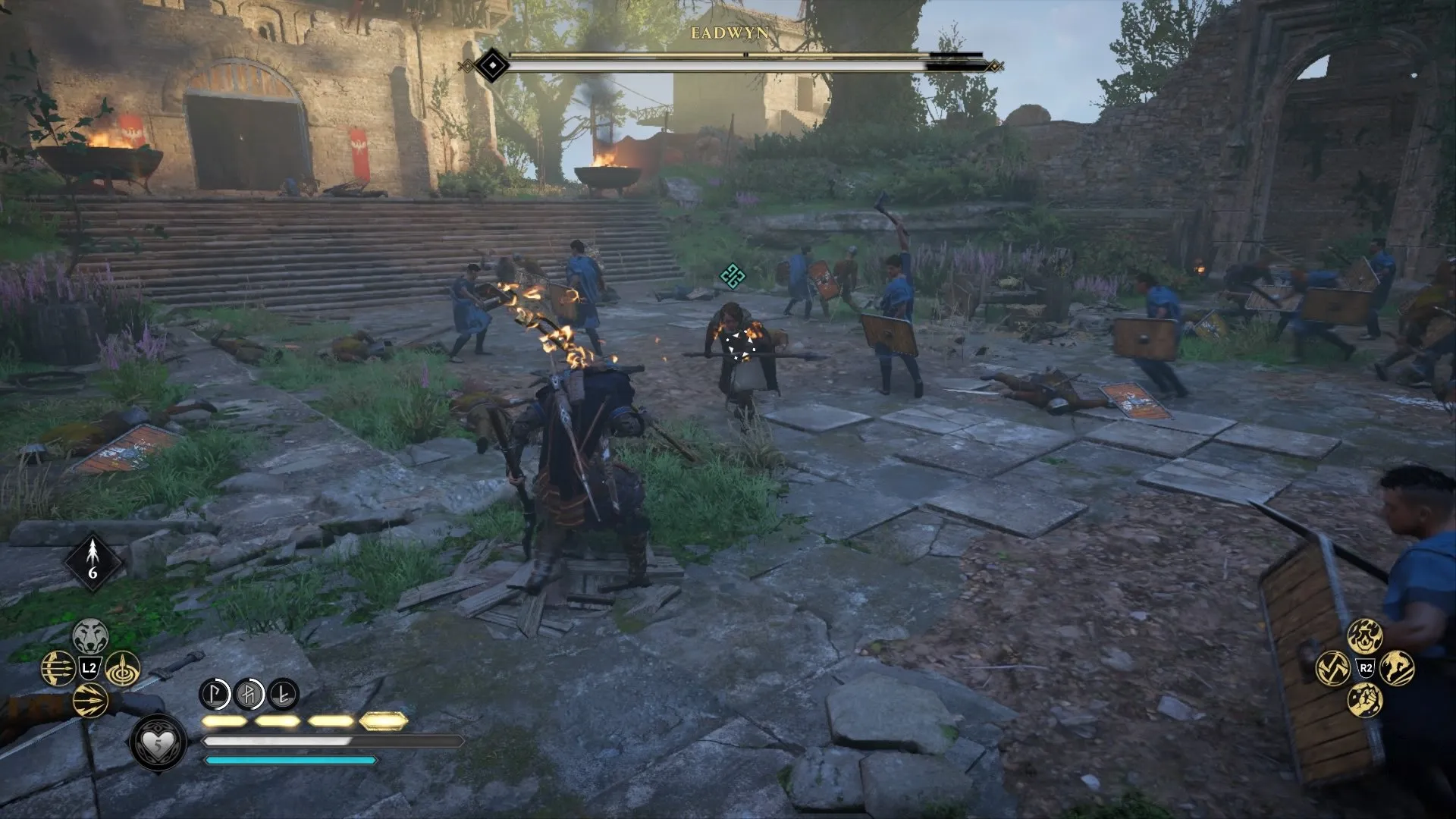
Task: Click the first rune buff icon
Action: pos(215,693)
